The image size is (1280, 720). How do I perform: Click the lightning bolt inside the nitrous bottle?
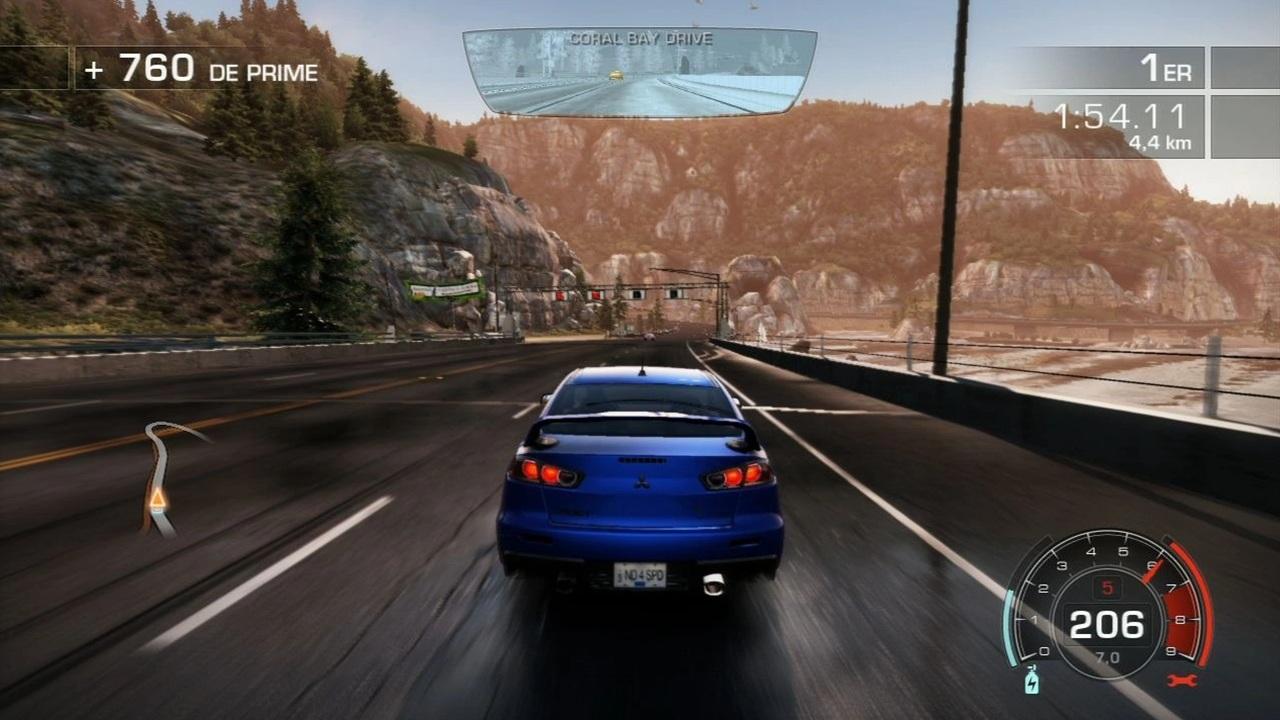click(1033, 684)
